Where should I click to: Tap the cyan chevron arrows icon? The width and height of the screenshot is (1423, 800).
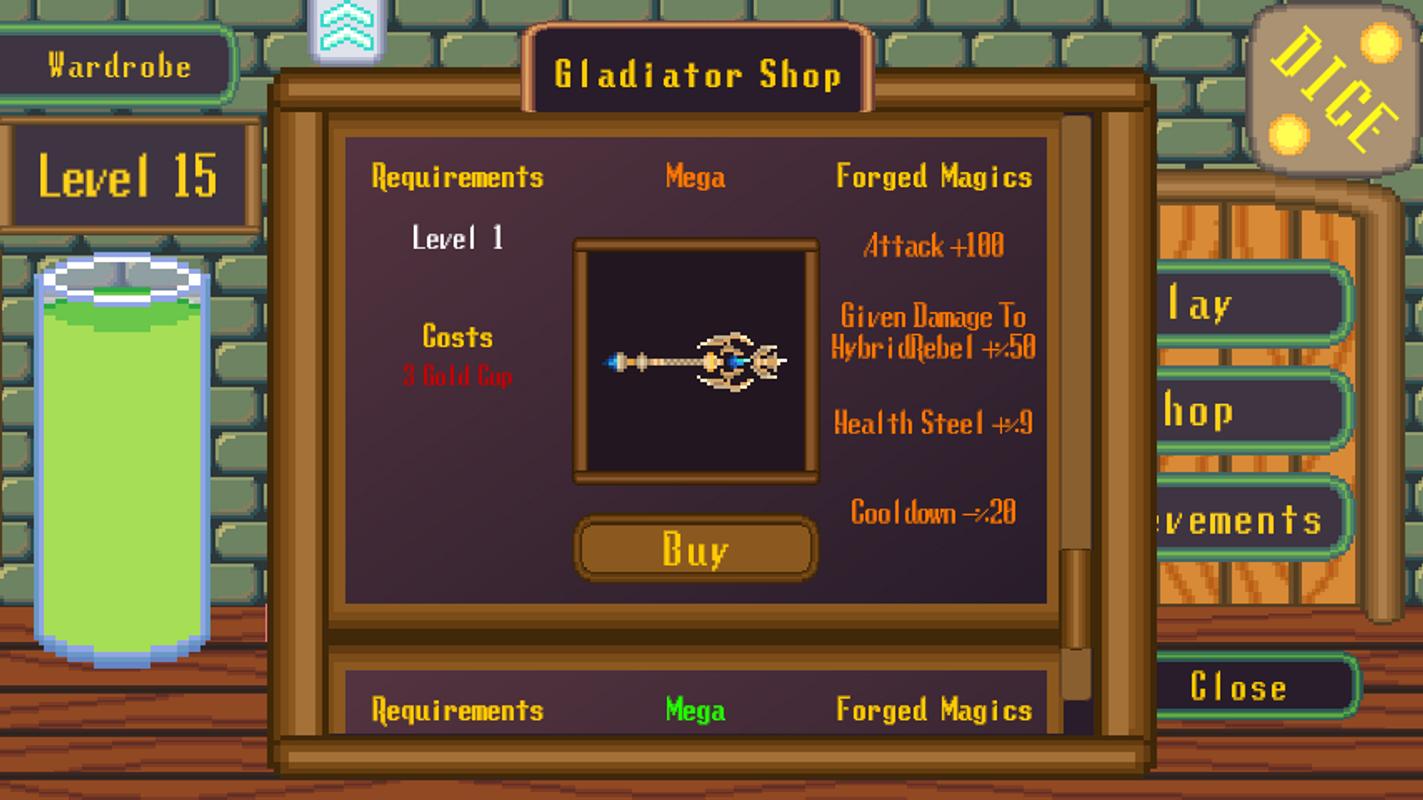[346, 30]
